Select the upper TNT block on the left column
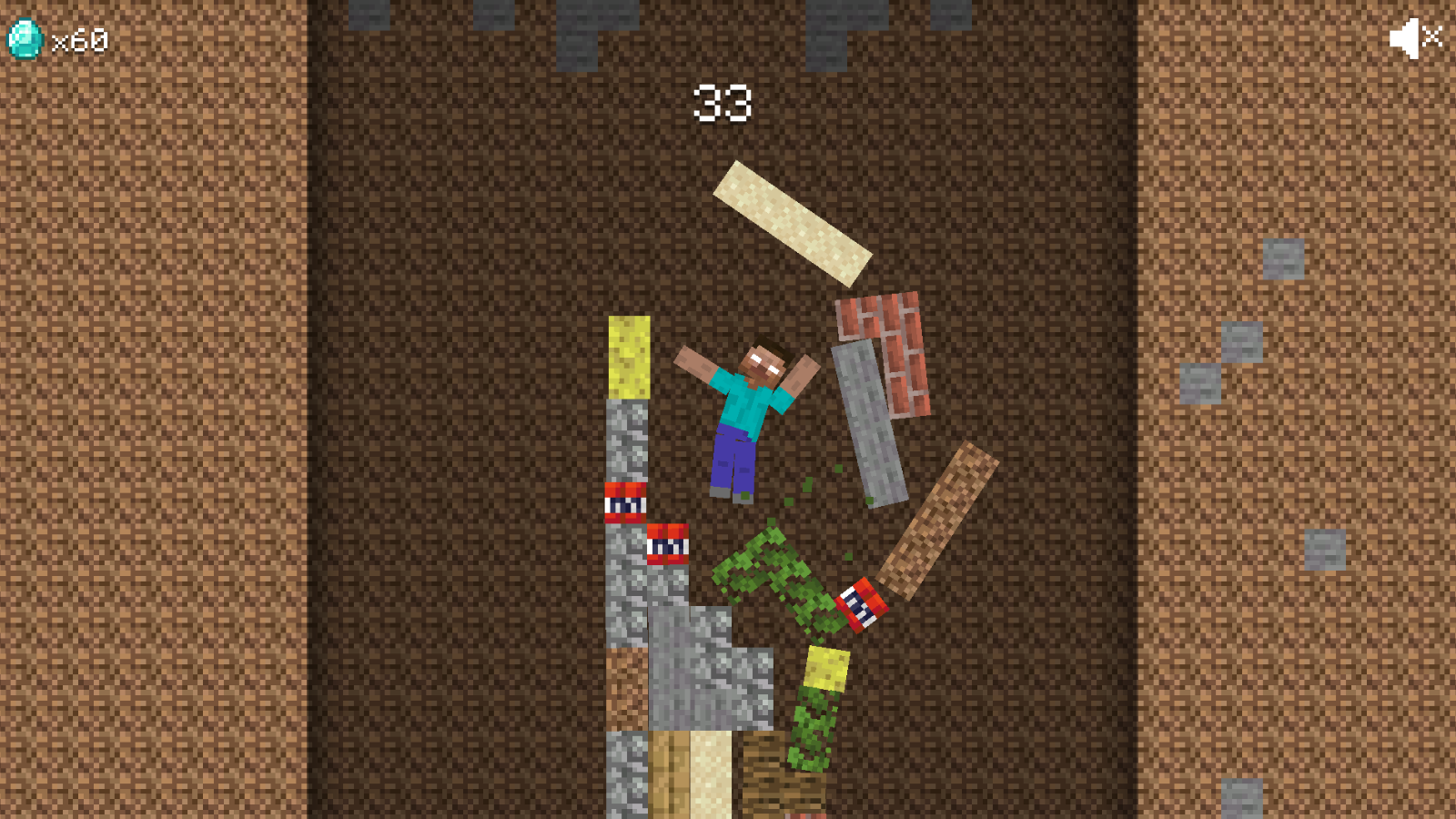1456x819 pixels. point(624,503)
